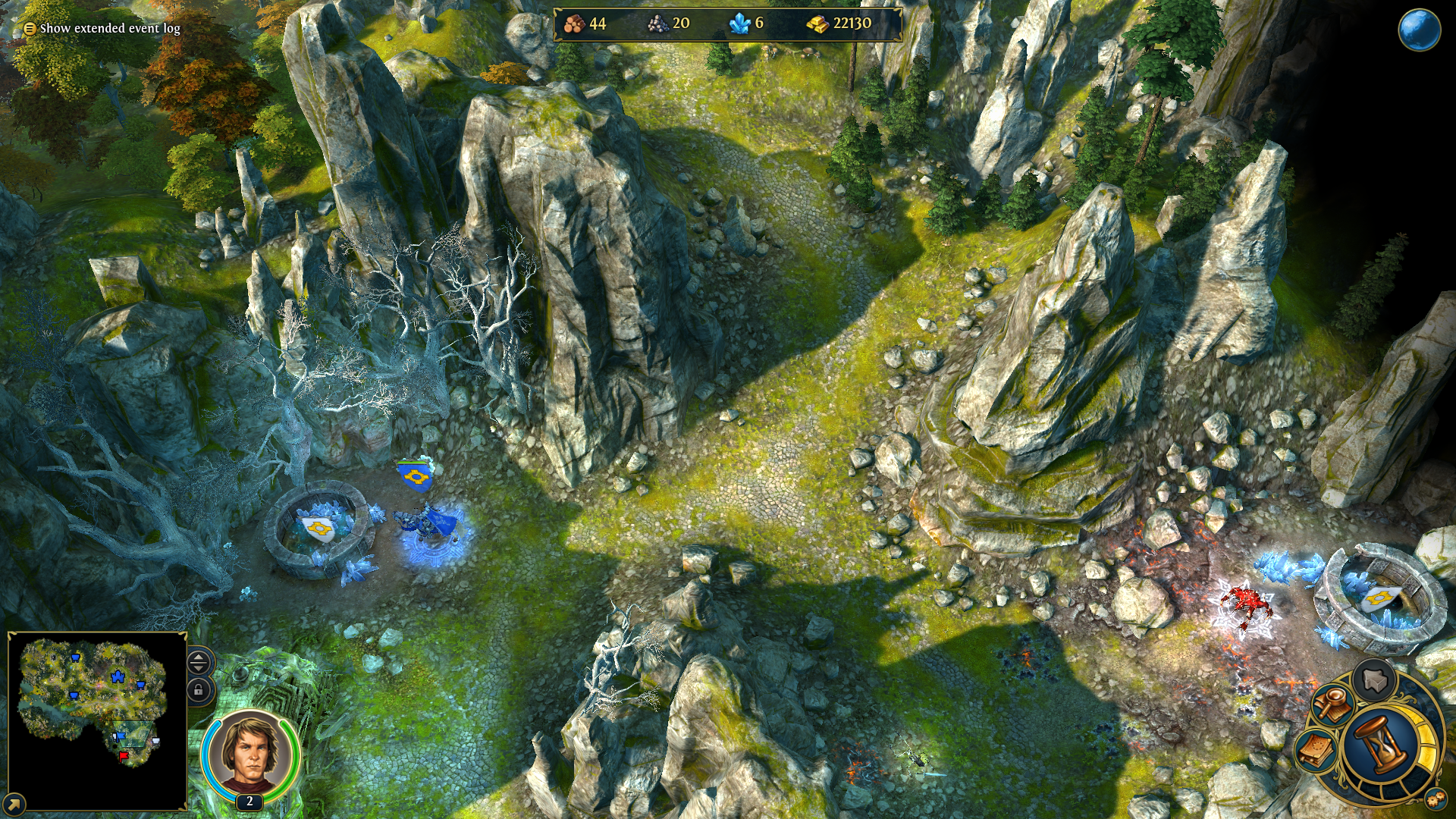
Task: End the turn with the hourglass button
Action: point(1382,743)
